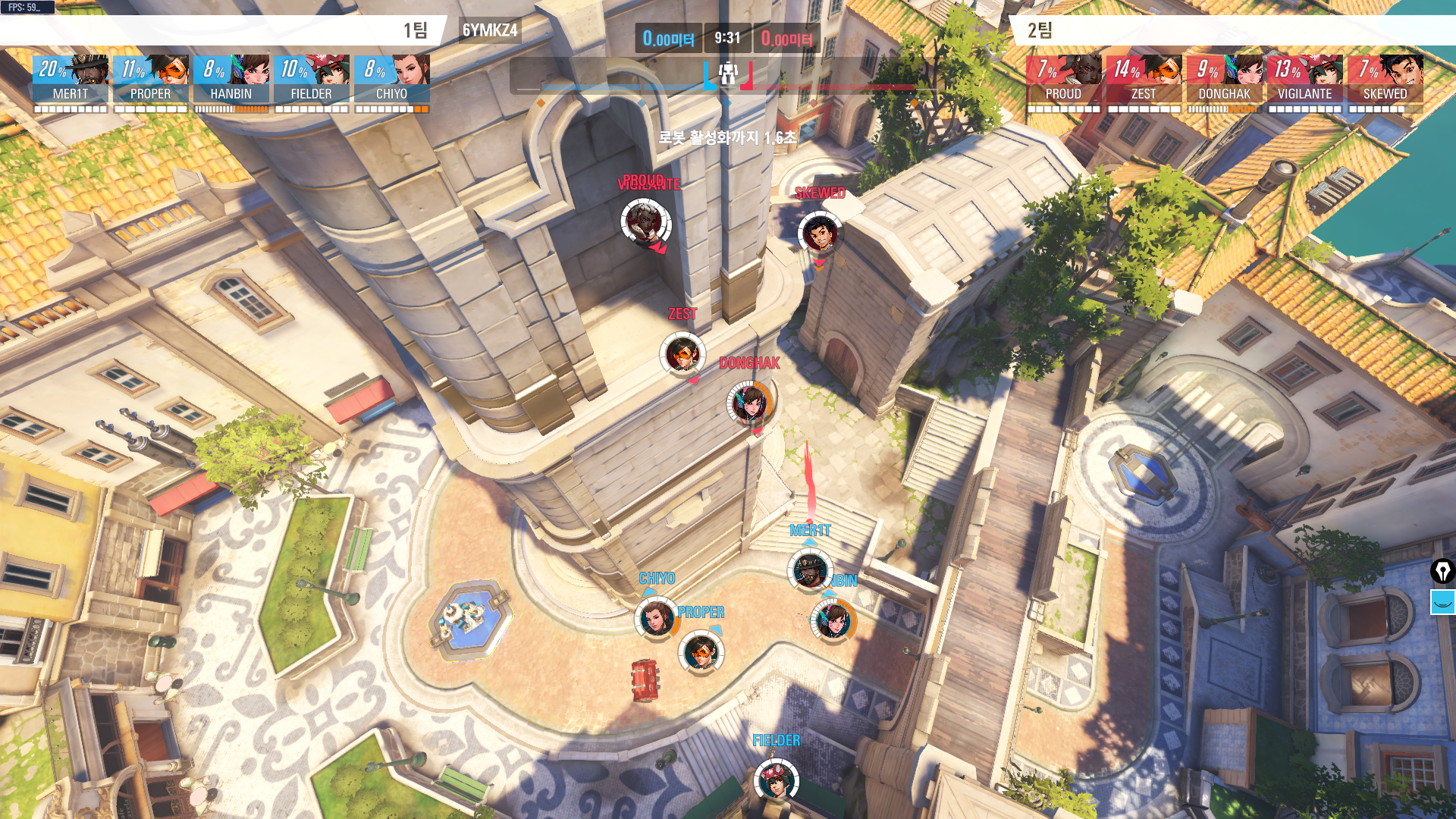
Task: Select PROPER's player card
Action: coord(151,79)
